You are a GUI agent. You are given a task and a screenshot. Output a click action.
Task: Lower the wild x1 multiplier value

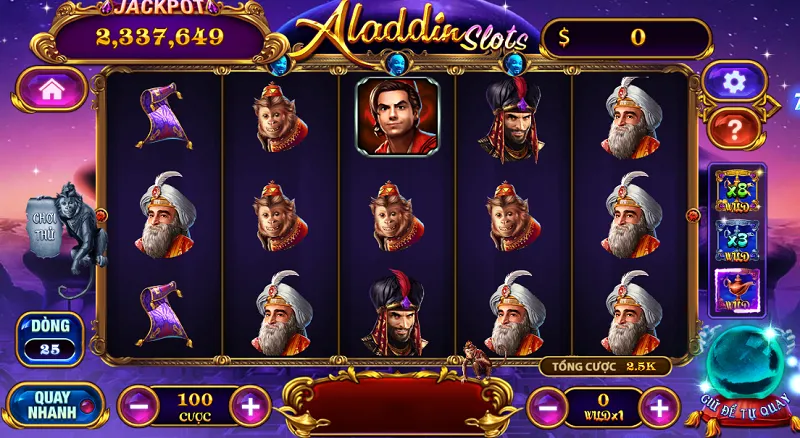(545, 407)
